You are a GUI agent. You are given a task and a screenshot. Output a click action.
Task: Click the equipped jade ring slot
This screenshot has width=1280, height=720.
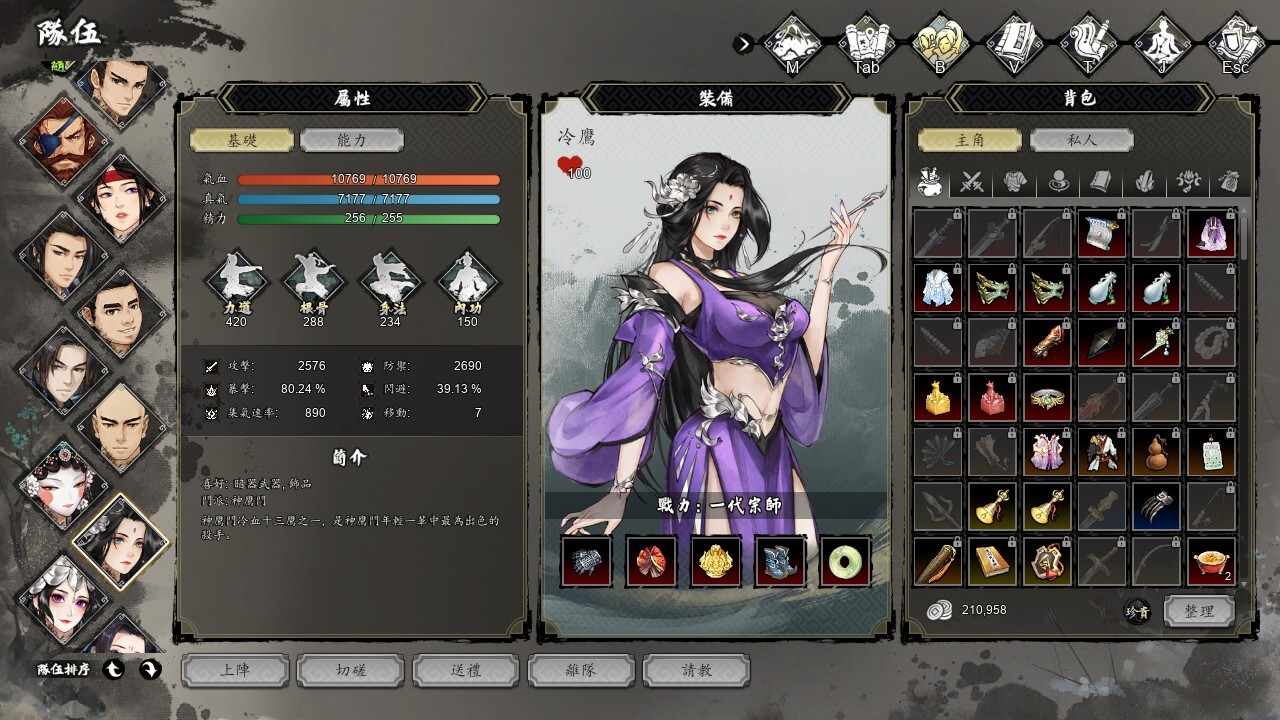845,561
